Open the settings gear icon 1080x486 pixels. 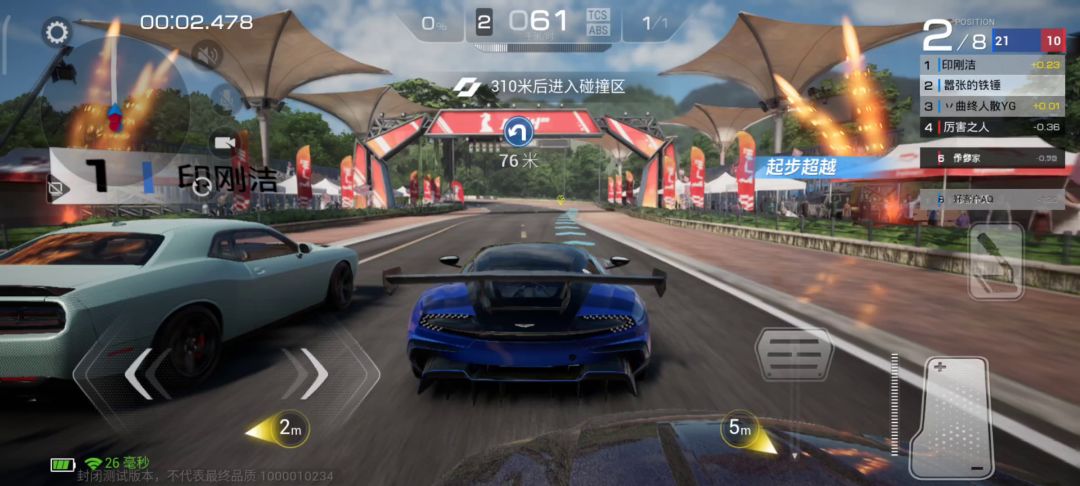tap(57, 32)
